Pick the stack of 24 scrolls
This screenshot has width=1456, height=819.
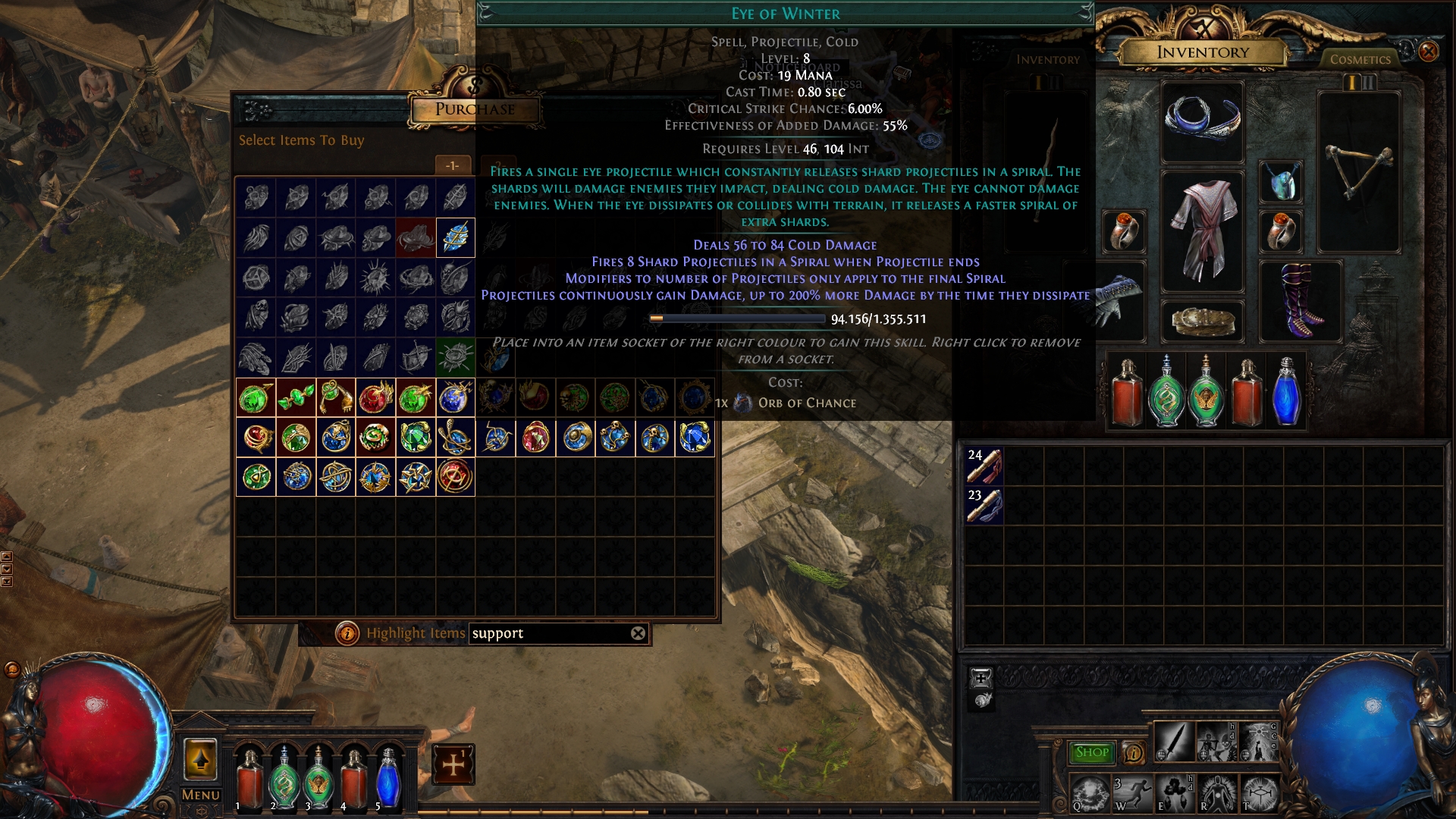(984, 466)
